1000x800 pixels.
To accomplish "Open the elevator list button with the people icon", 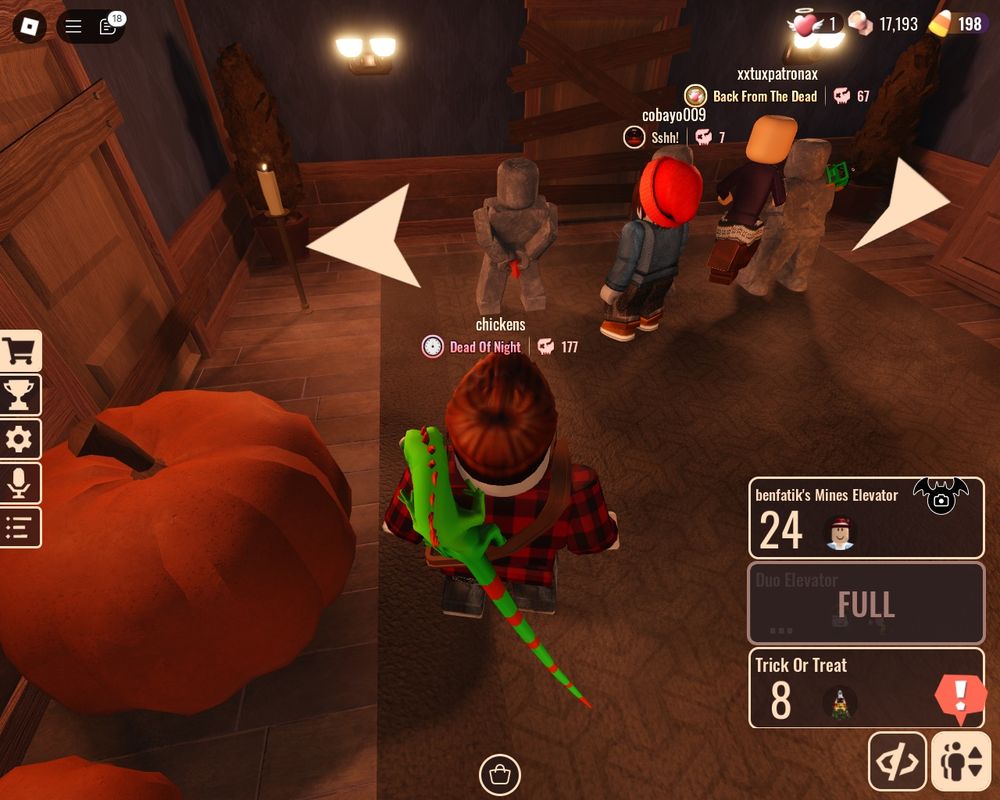I will (959, 762).
